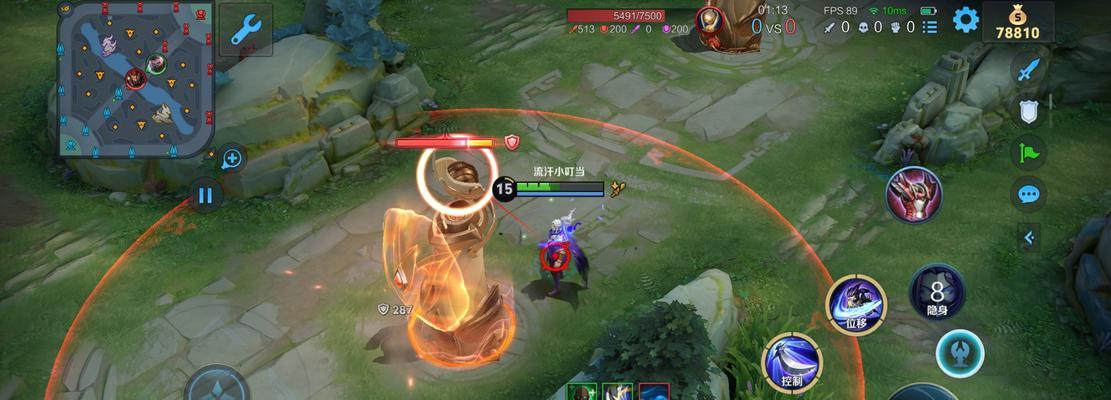Screen dimensions: 1111x400
Task: Open settings with the gear icon
Action: 965,19
